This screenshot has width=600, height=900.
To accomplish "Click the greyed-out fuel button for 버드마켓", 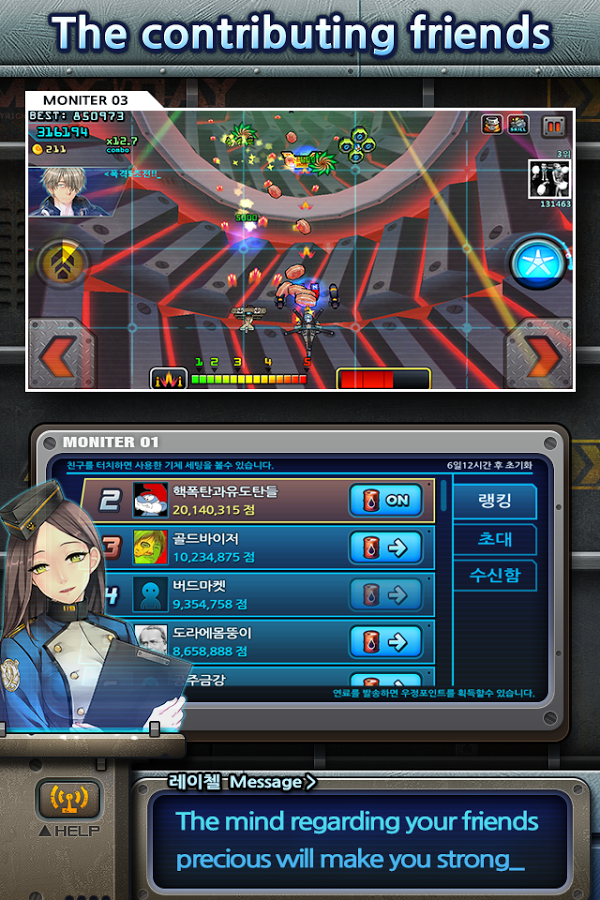I will 386,595.
